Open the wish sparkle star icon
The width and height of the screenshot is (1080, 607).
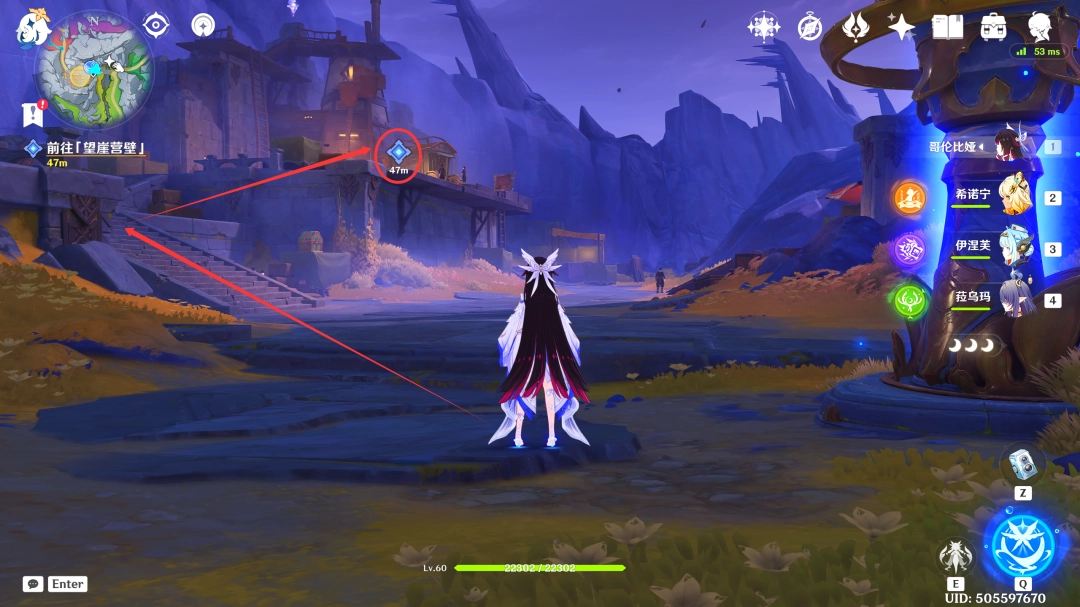[x=901, y=27]
